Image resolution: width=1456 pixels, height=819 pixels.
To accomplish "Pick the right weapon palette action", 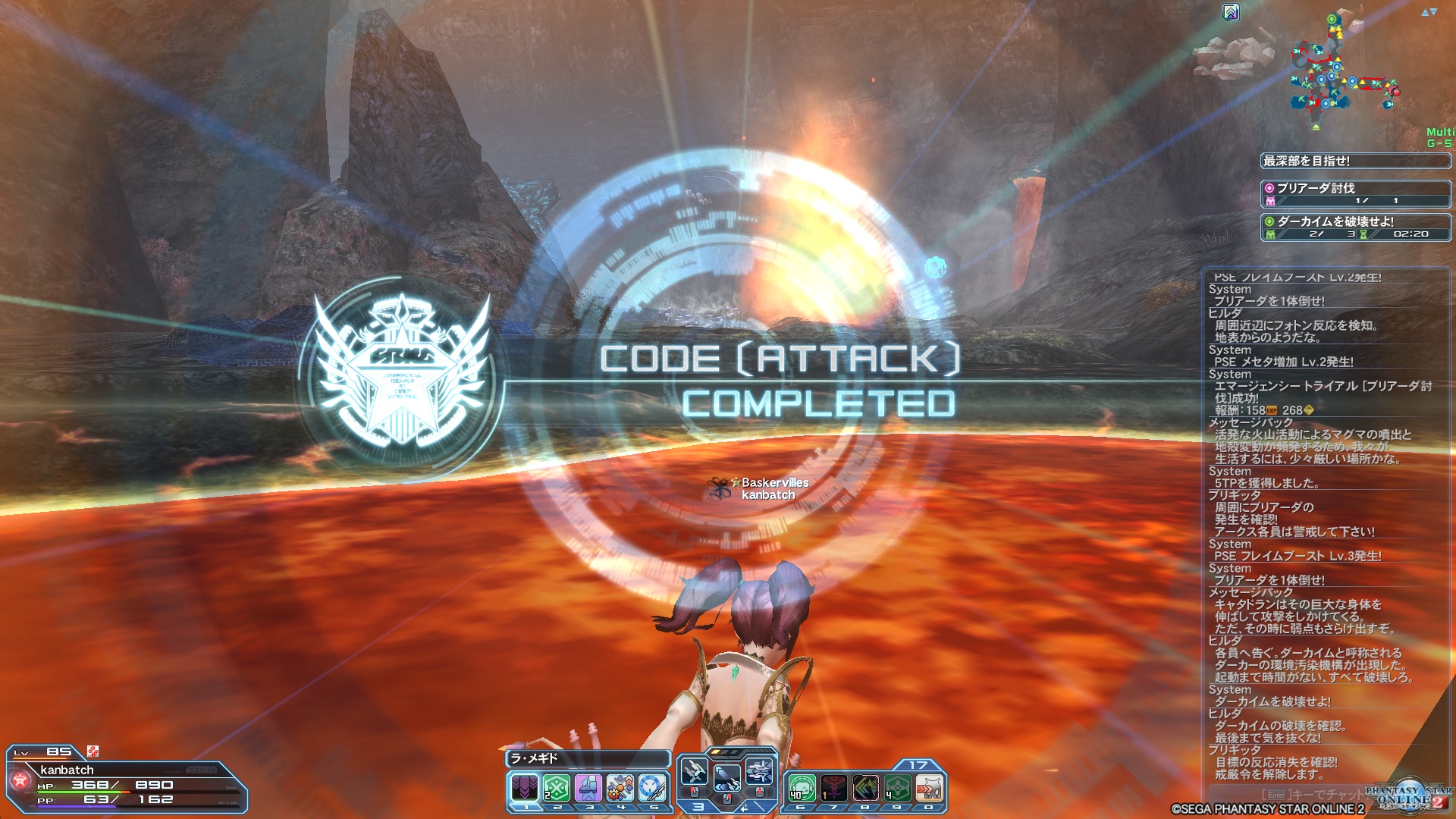I will (x=759, y=773).
